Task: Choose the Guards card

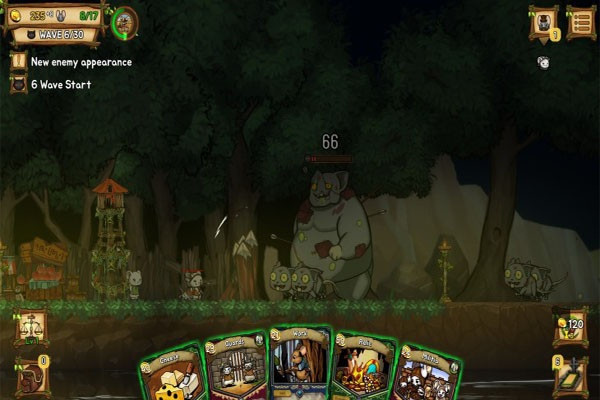Action: 238,367
